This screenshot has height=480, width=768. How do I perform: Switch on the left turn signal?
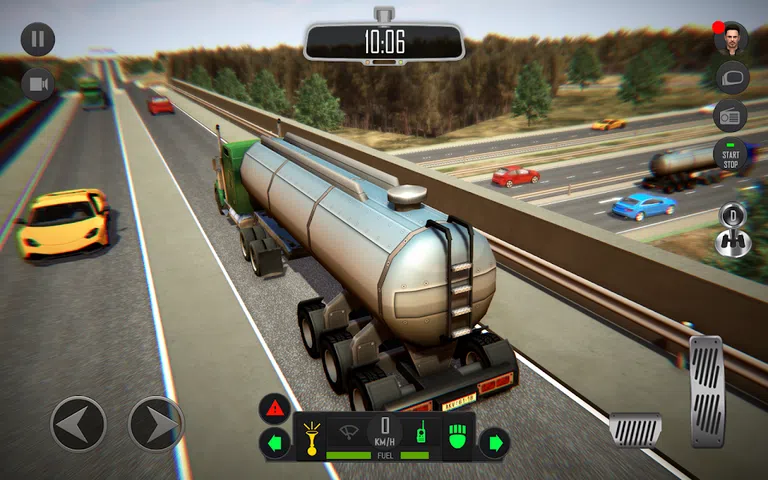[275, 442]
